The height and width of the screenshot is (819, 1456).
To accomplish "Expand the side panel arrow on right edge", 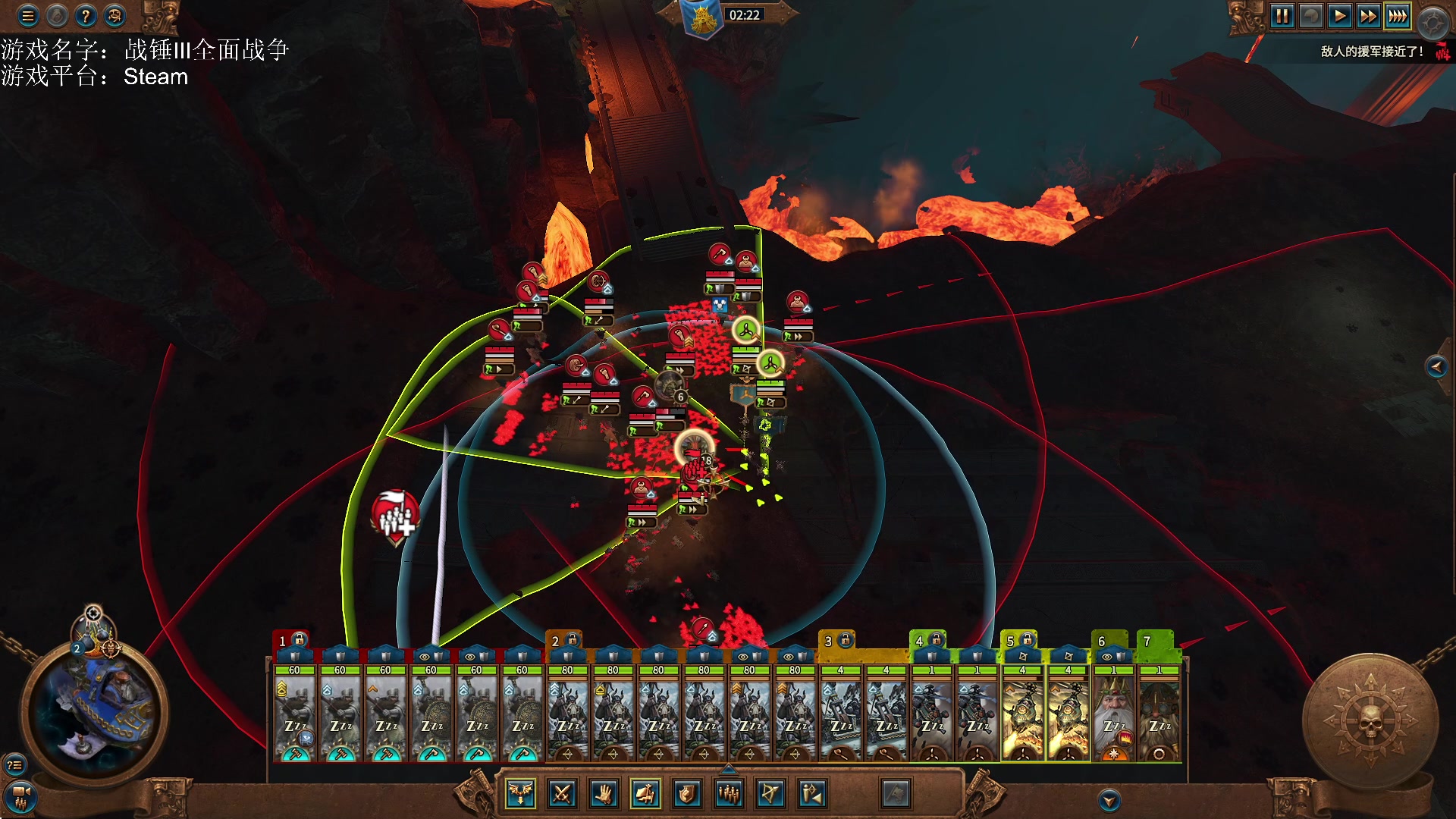I will pyautogui.click(x=1436, y=367).
